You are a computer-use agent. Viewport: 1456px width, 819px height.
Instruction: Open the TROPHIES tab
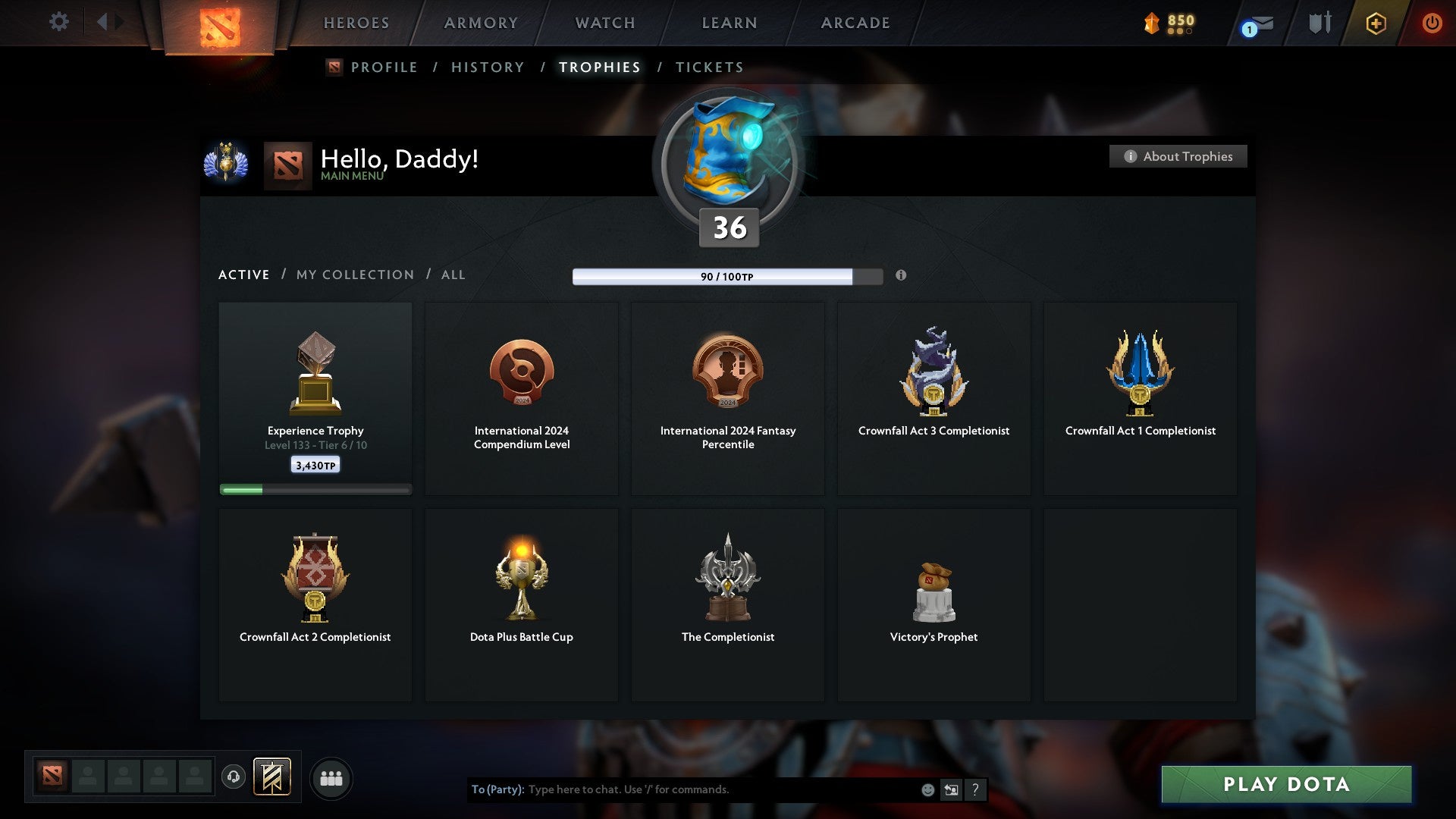tap(600, 67)
